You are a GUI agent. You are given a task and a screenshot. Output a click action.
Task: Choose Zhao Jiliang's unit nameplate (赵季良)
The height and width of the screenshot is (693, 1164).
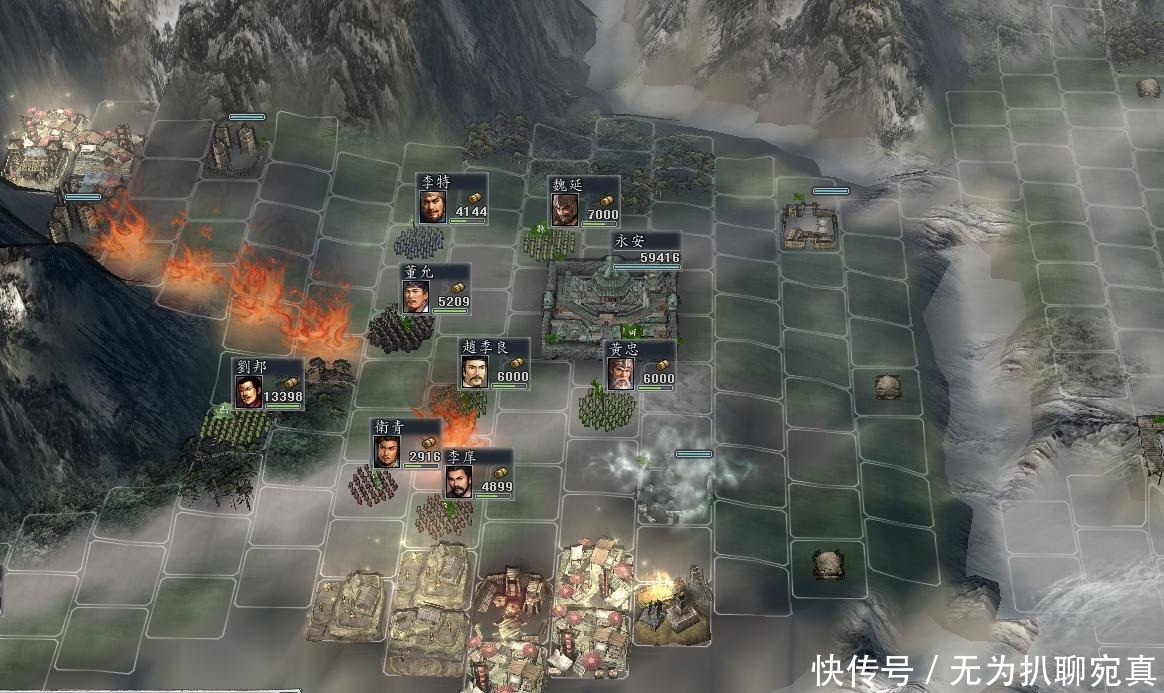coord(494,364)
